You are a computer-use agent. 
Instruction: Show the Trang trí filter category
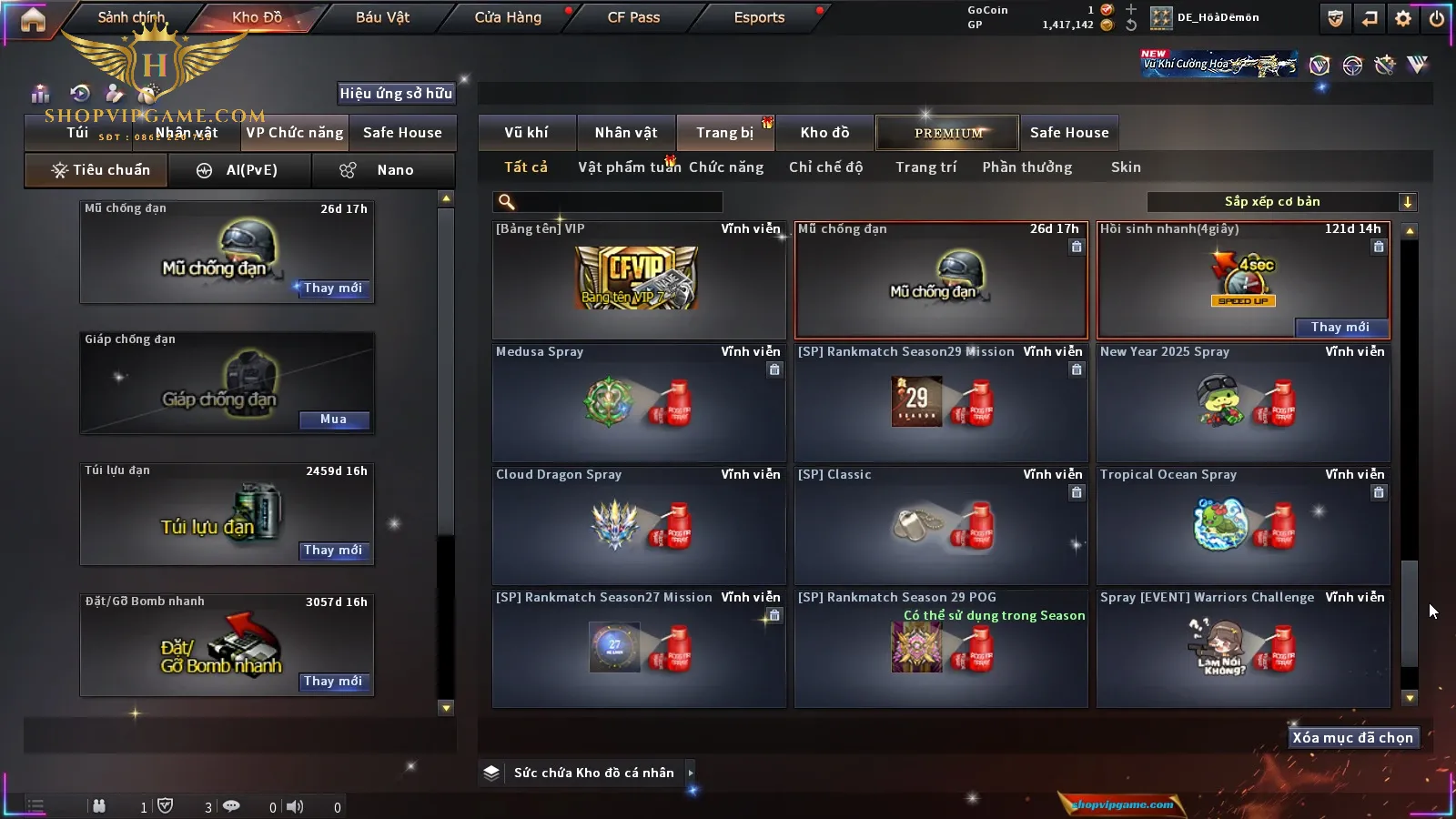(x=925, y=167)
